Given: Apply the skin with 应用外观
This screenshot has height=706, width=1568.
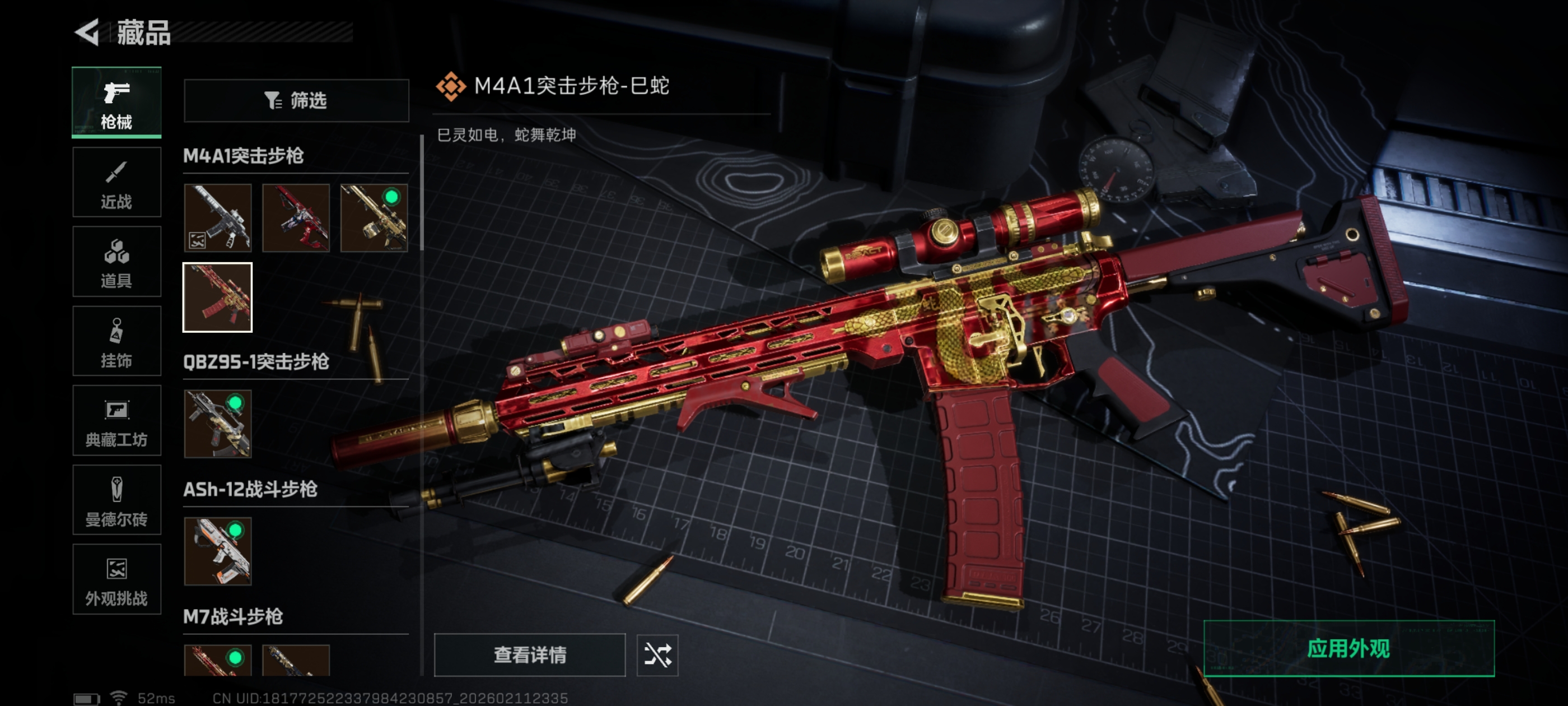Looking at the screenshot, I should [x=1349, y=649].
